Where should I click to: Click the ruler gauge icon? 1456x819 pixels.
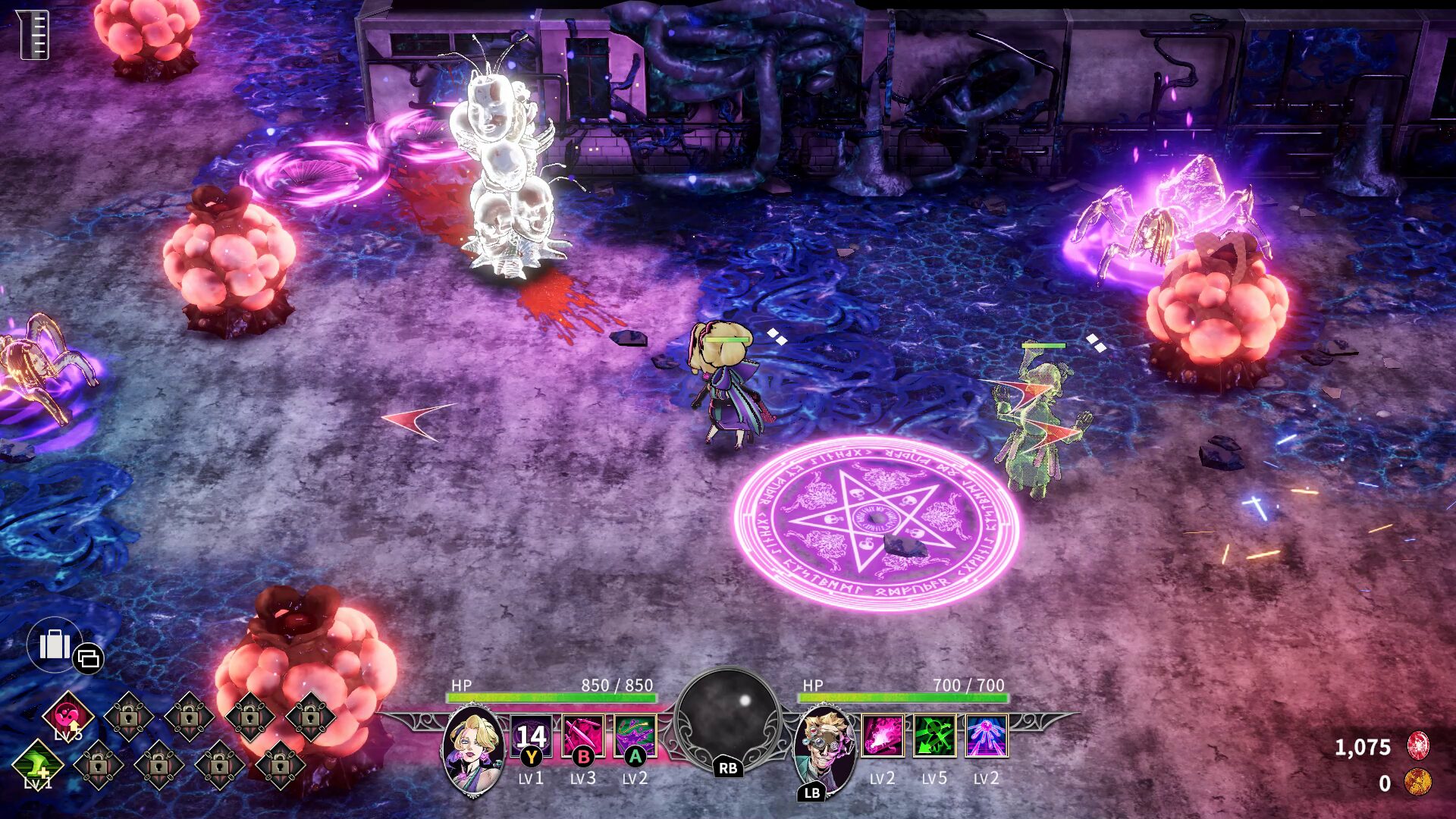[33, 35]
